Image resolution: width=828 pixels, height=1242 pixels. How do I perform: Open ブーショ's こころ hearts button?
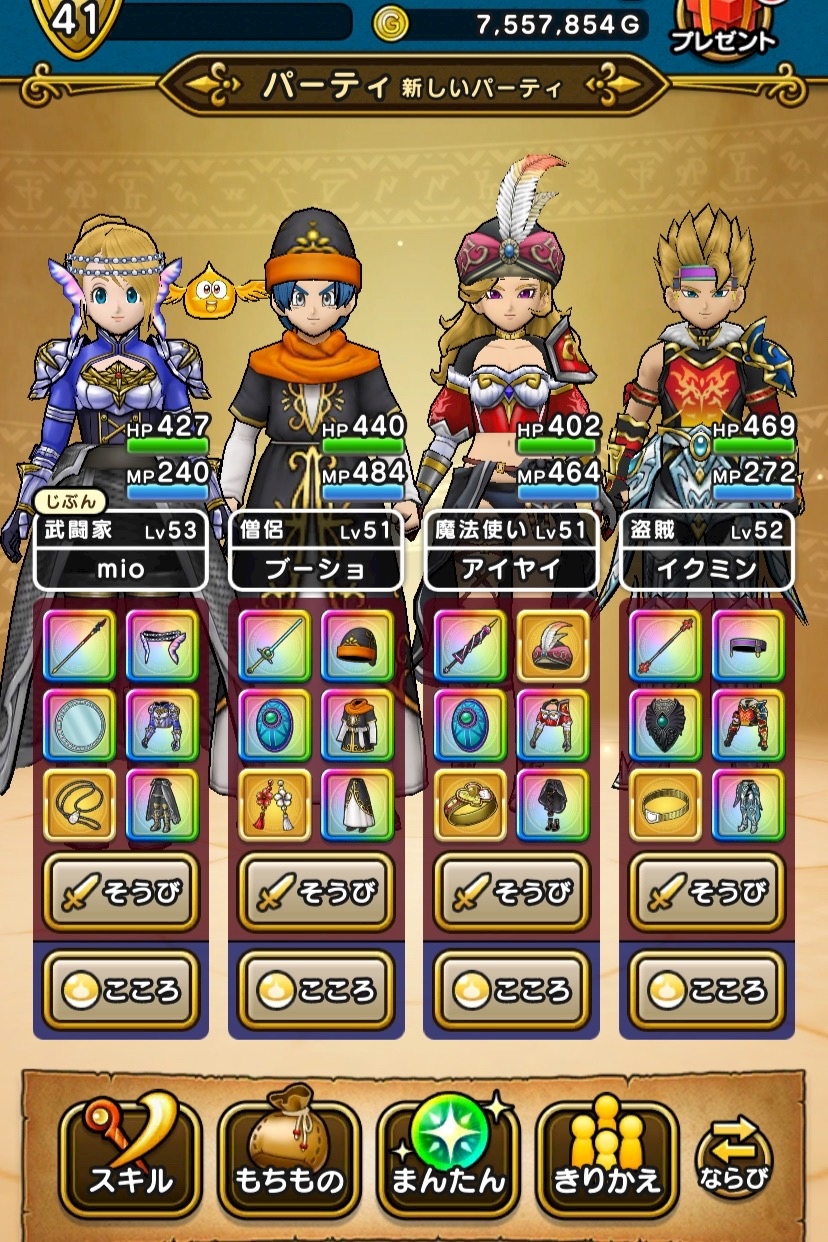316,989
